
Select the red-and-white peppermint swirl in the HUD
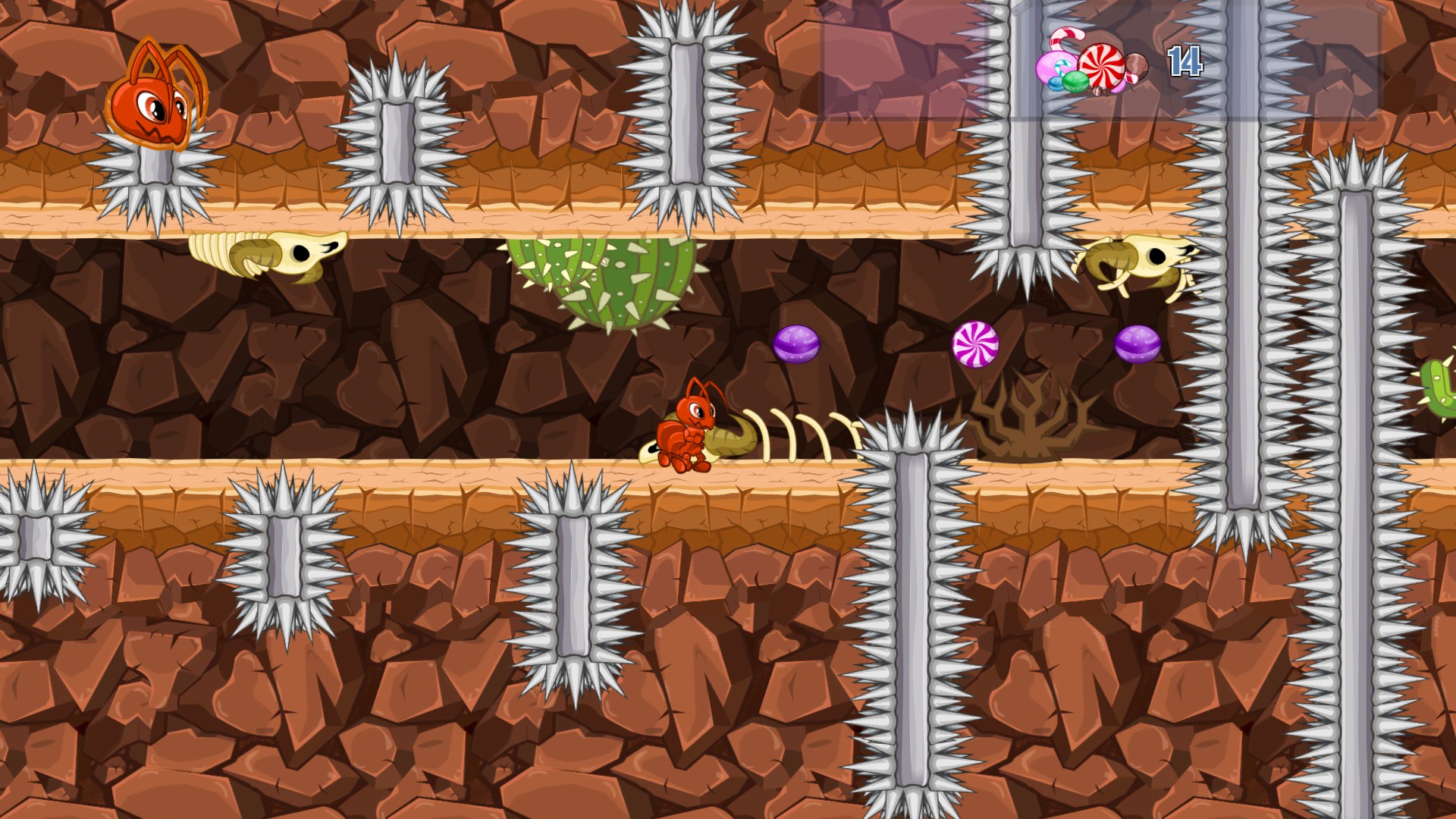tap(1103, 67)
